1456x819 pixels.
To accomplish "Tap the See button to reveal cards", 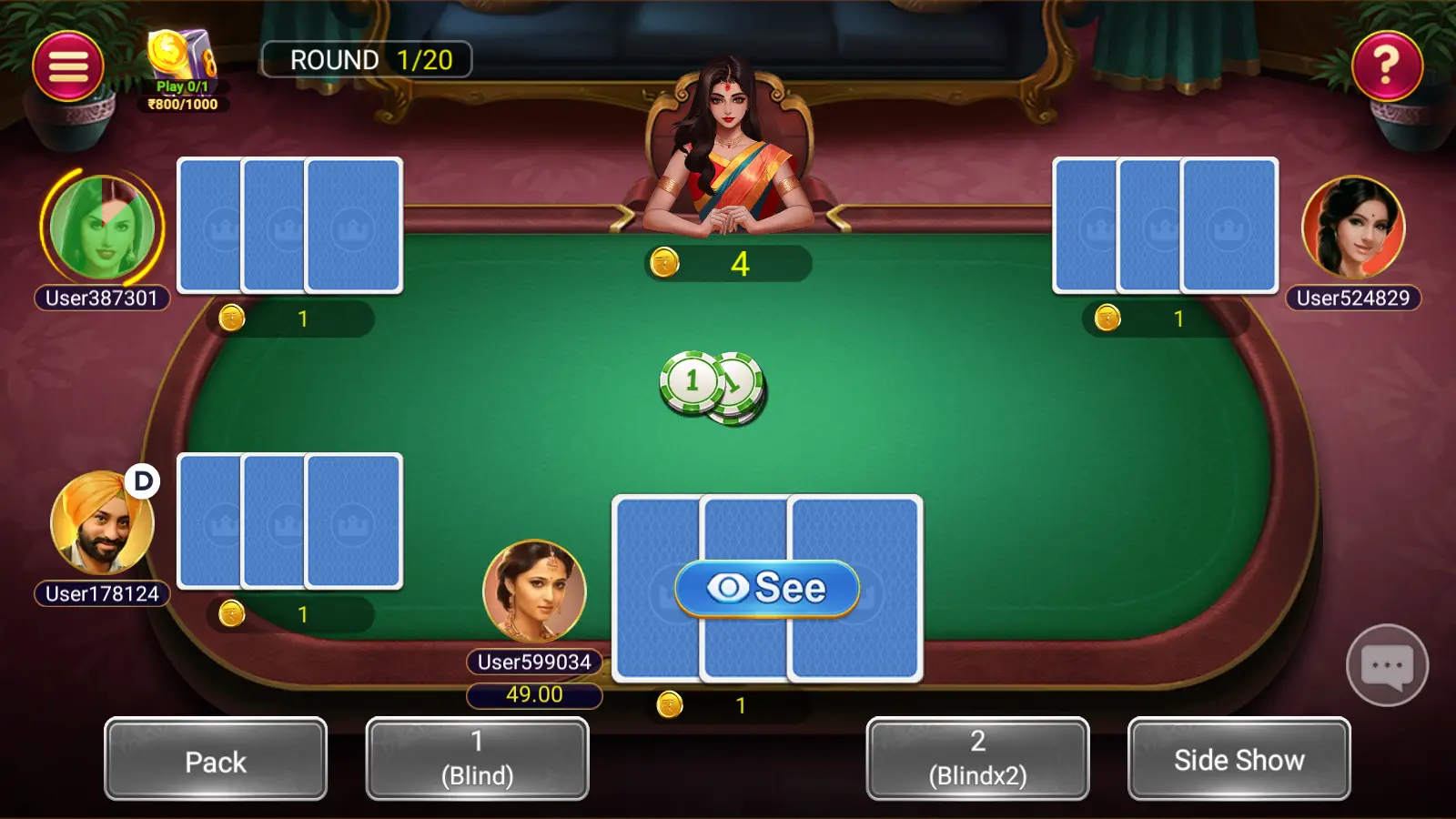I will (767, 588).
